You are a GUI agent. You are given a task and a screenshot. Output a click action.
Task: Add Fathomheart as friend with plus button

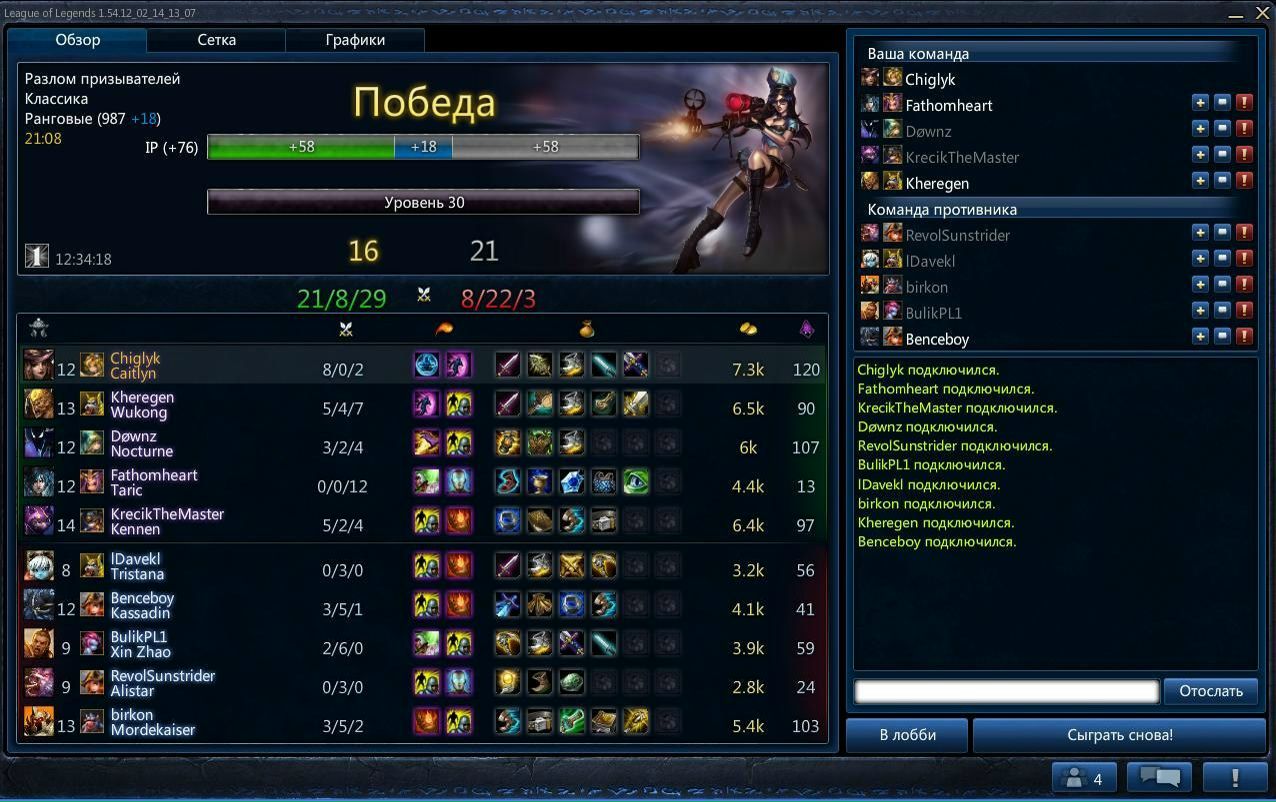click(1200, 103)
